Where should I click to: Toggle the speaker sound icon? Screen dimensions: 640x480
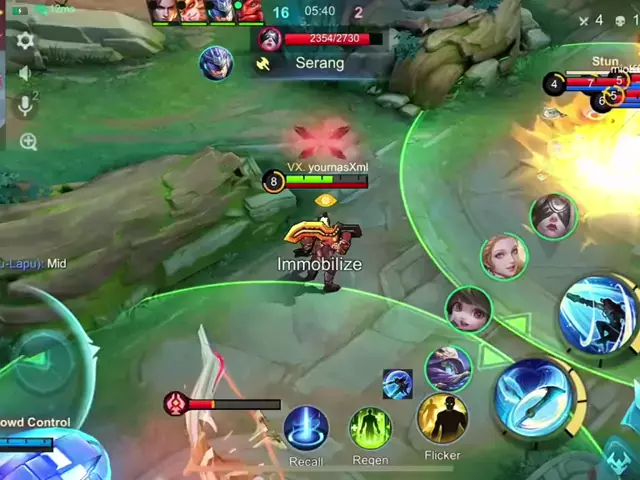pyautogui.click(x=26, y=73)
